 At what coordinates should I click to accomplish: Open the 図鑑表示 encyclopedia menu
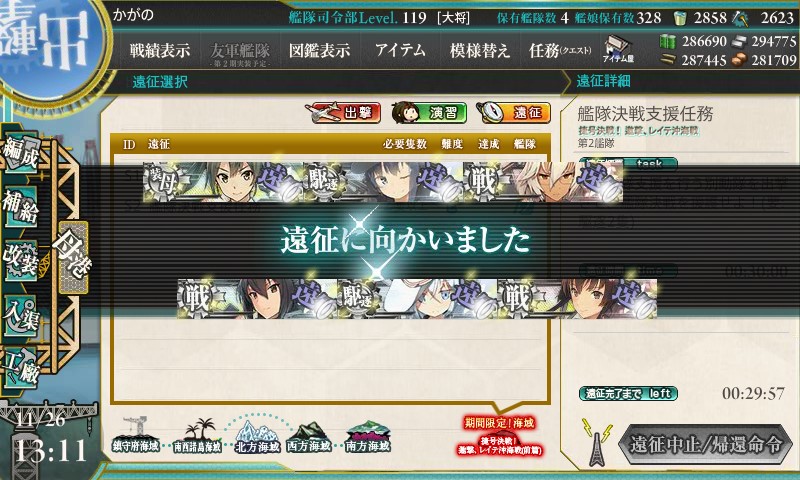(x=319, y=51)
